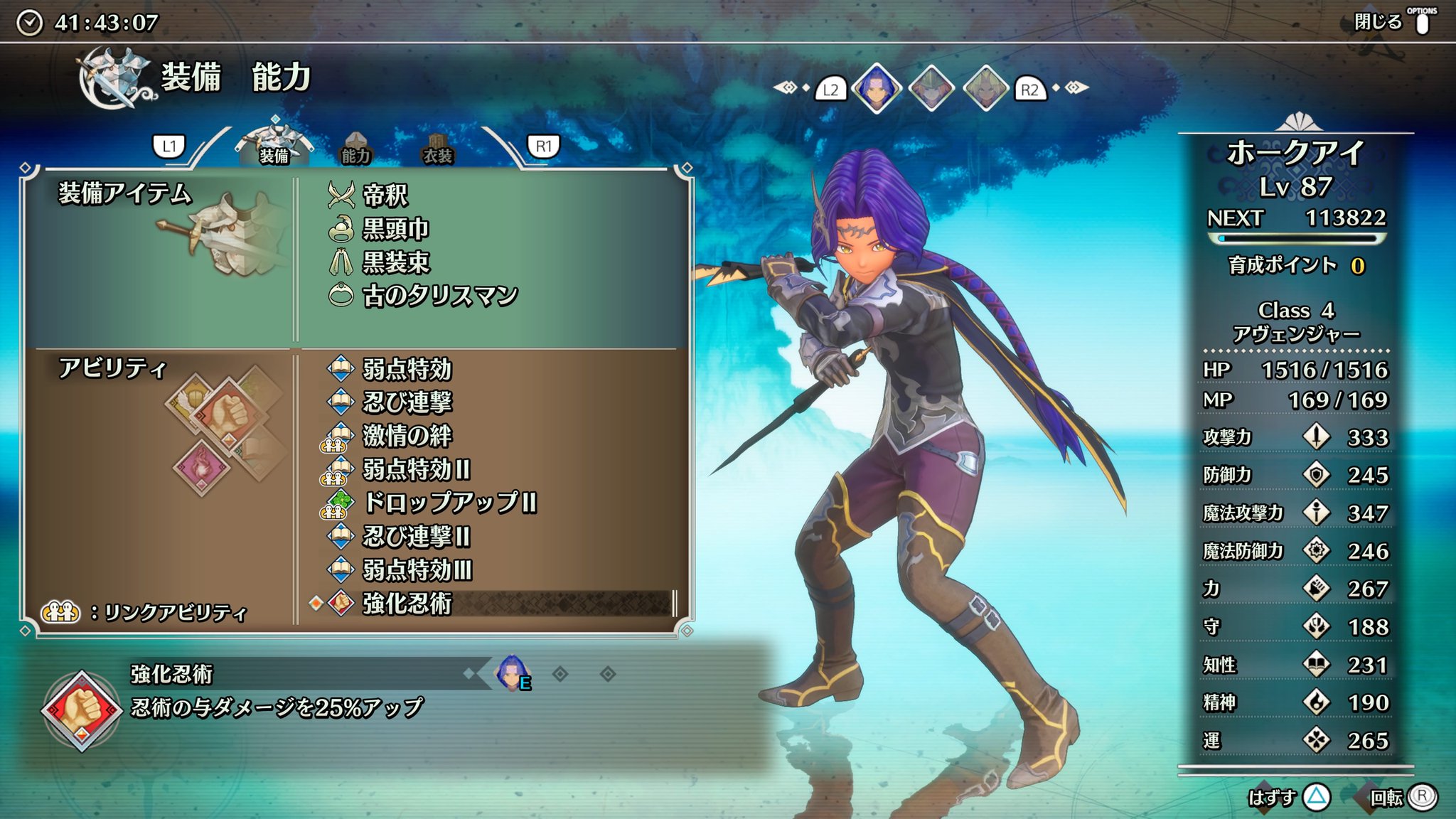Pick the 古のタリスマン accessory slot
This screenshot has height=819, width=1456.
click(x=439, y=296)
